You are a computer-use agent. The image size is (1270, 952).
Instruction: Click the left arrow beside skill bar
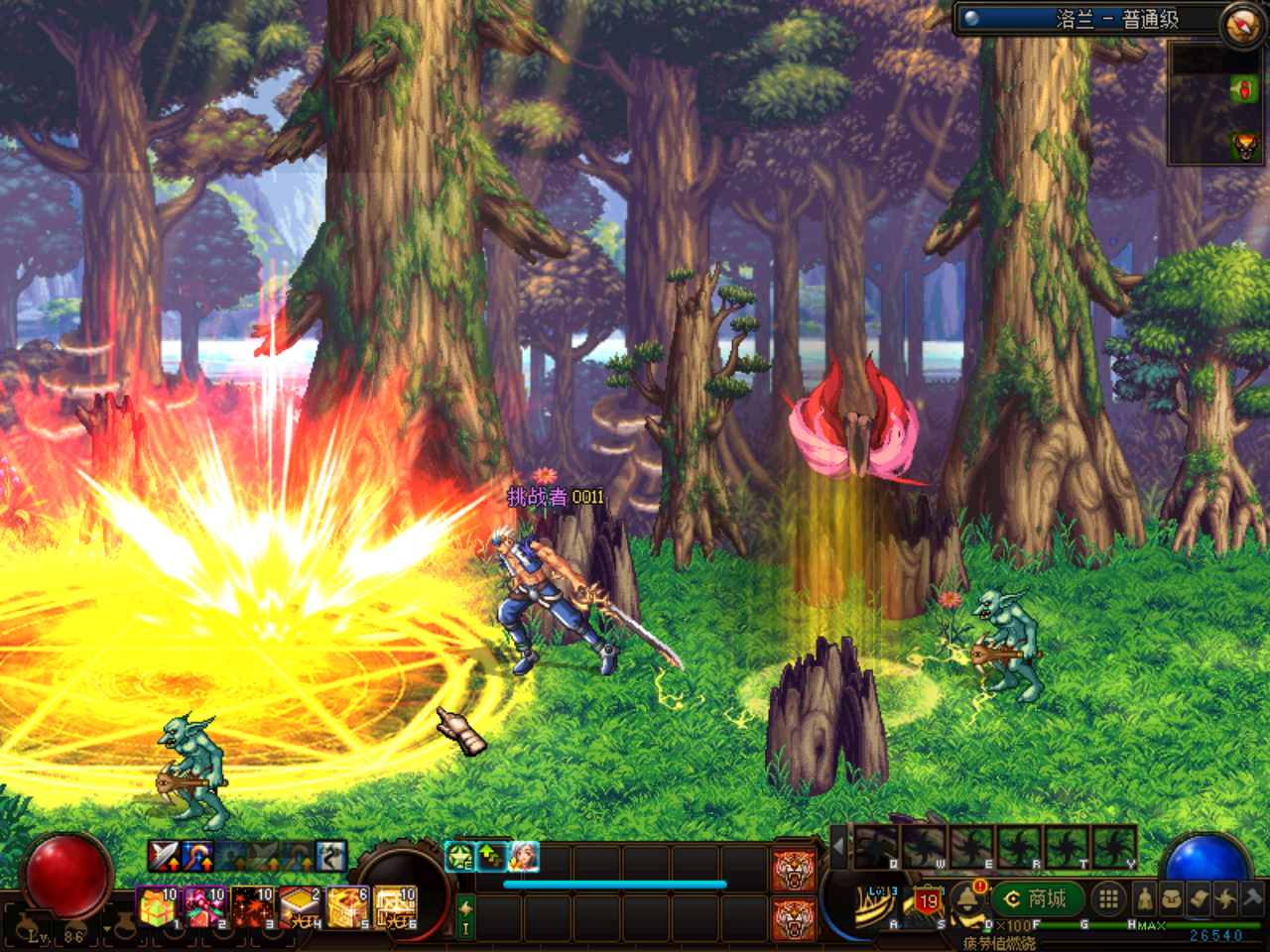click(839, 848)
